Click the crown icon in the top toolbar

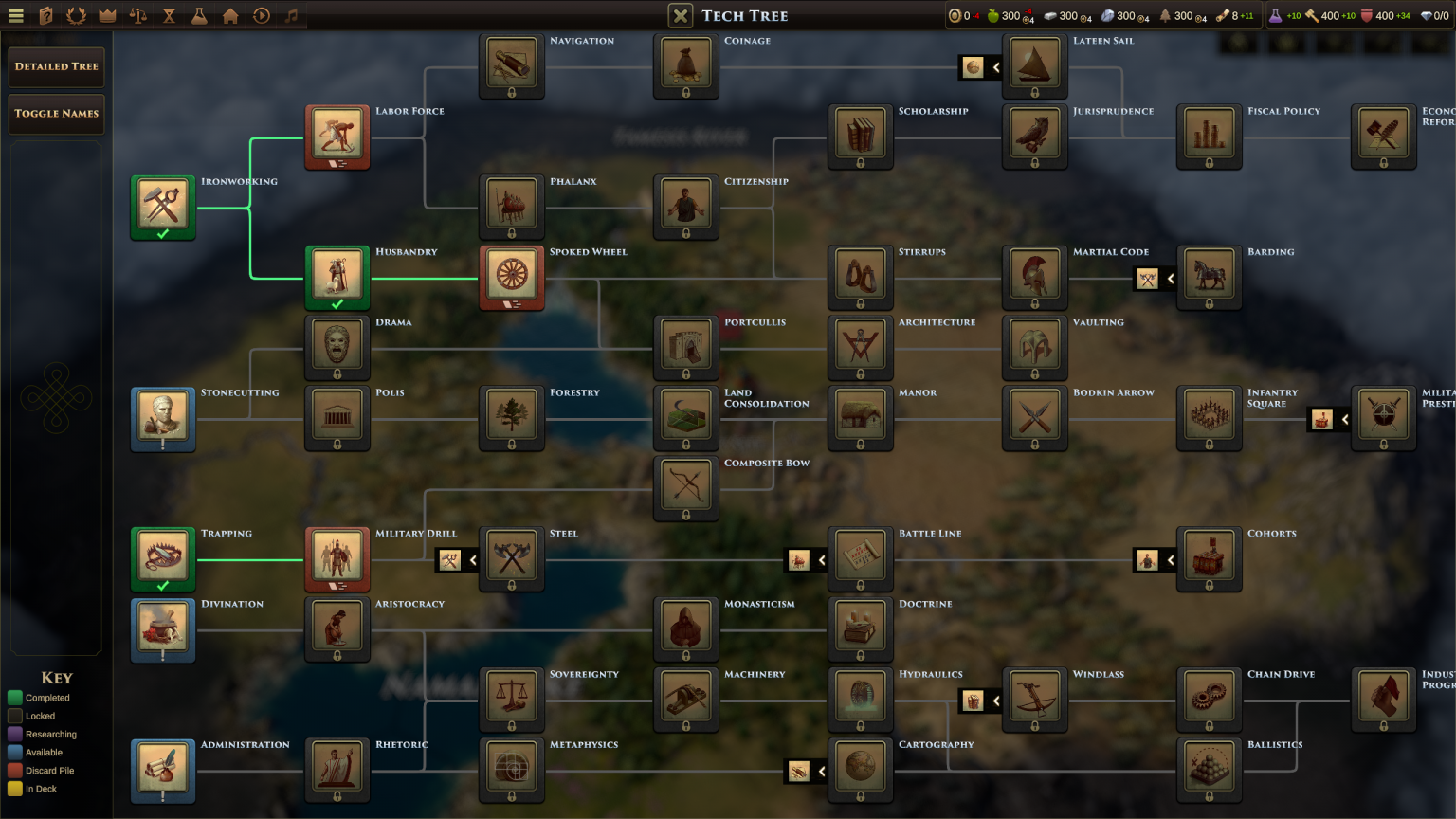(106, 16)
